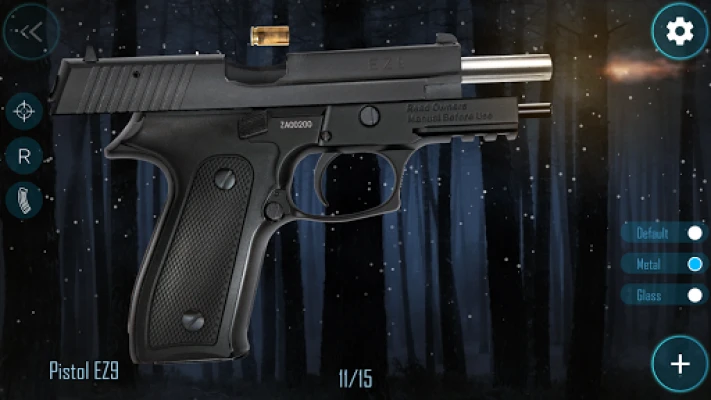This screenshot has height=400, width=711.
Task: Select the magazine icon button
Action: tap(23, 201)
